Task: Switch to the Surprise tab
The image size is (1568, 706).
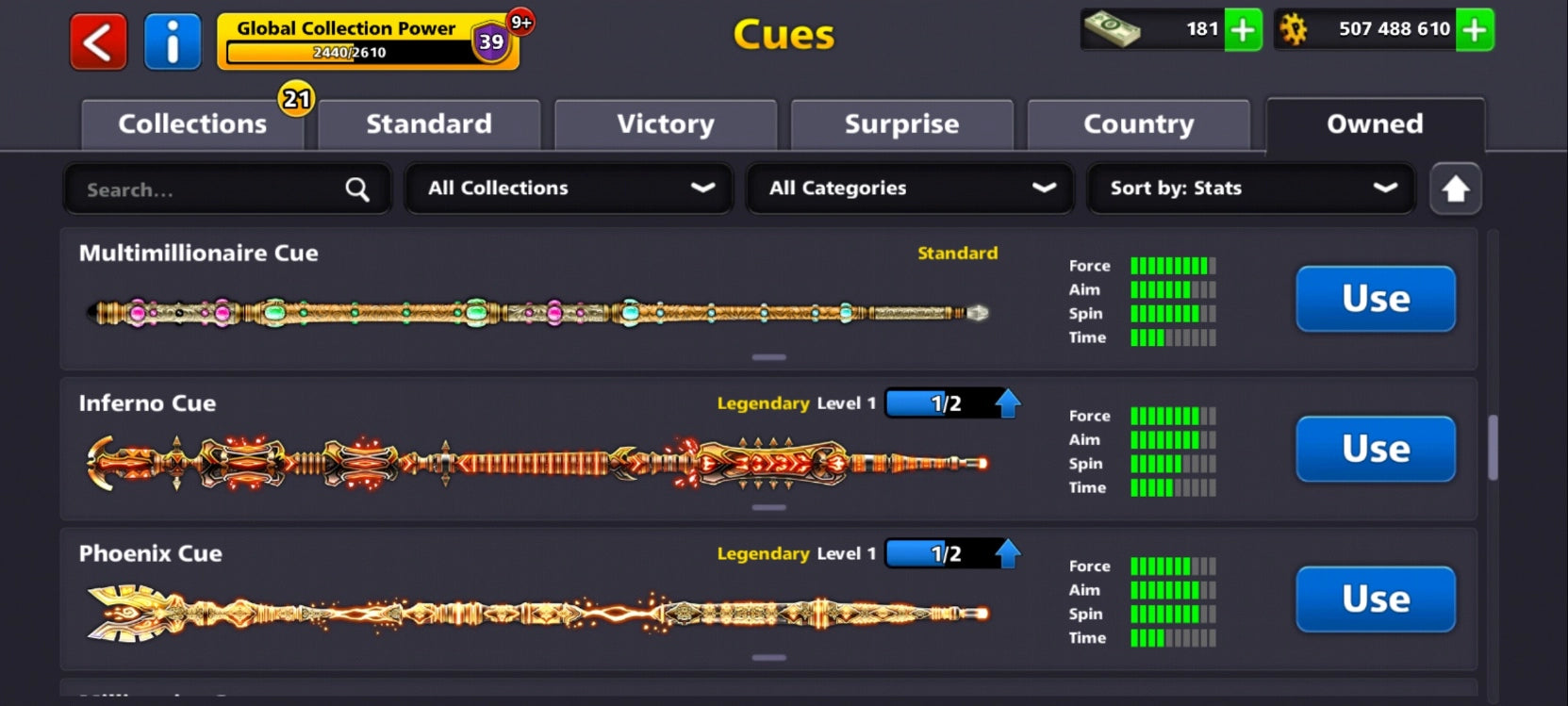Action: (901, 123)
